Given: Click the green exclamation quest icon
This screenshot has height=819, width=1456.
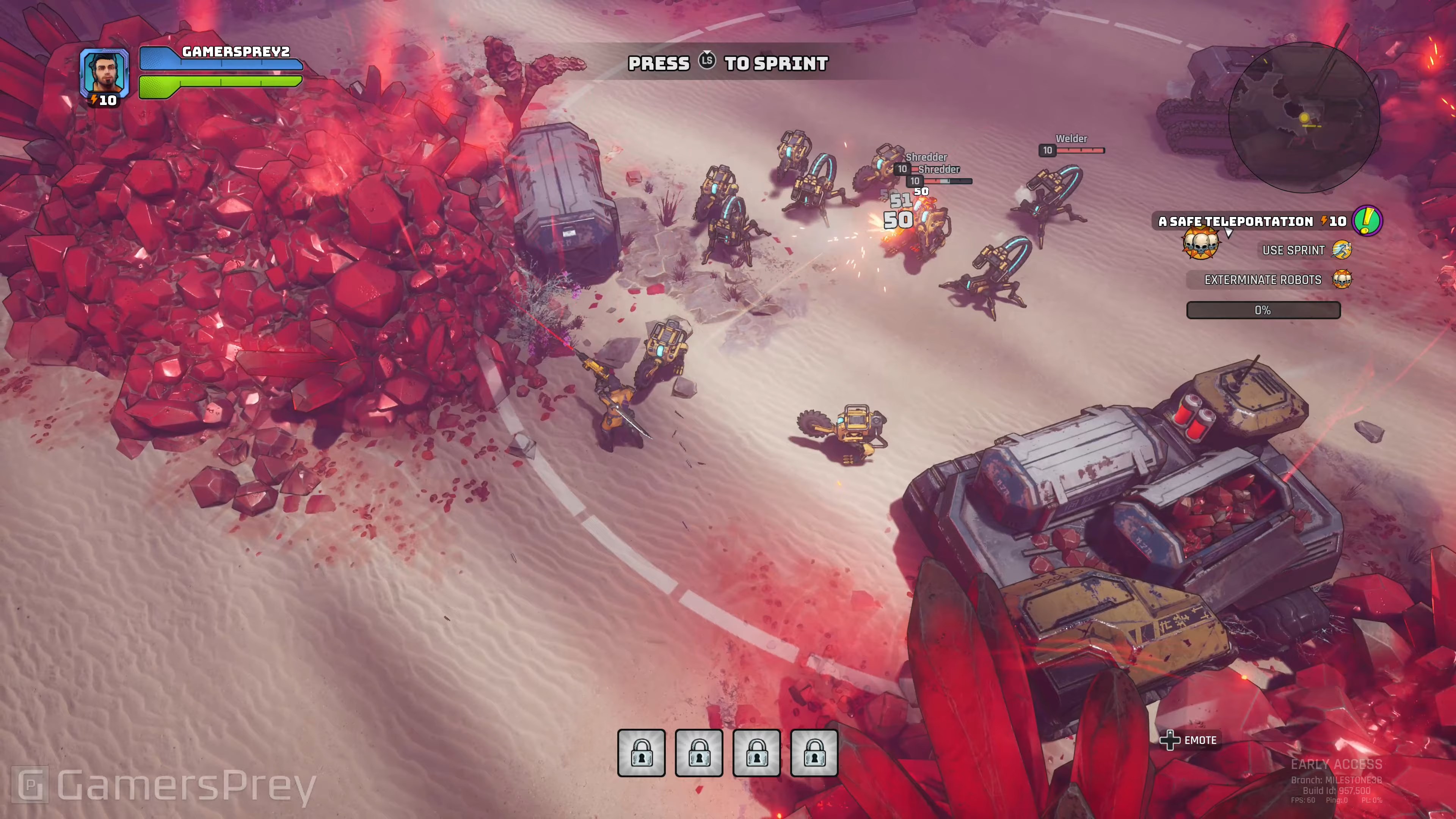Looking at the screenshot, I should [x=1367, y=221].
